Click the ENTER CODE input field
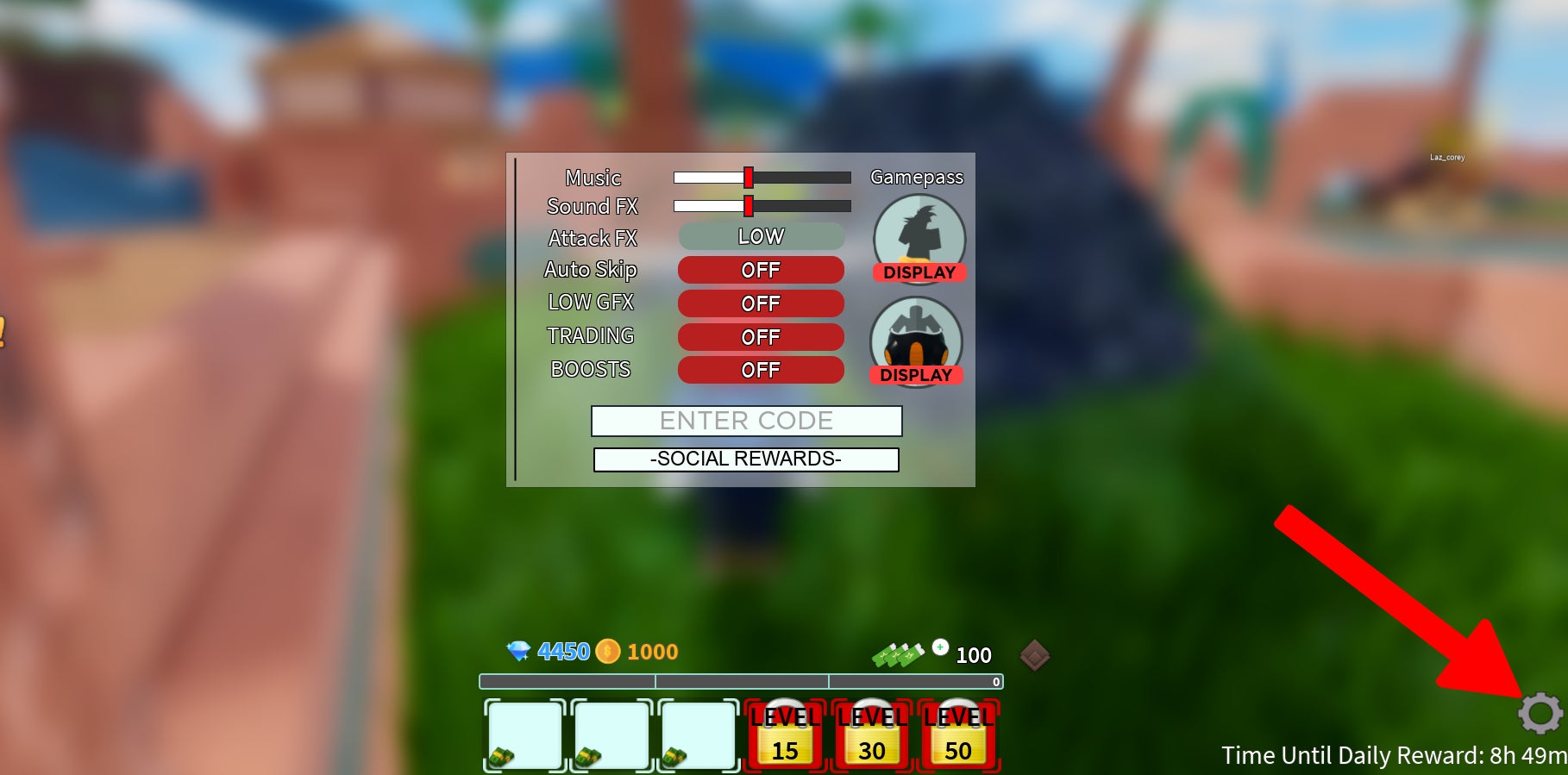The width and height of the screenshot is (1568, 775). coord(745,422)
